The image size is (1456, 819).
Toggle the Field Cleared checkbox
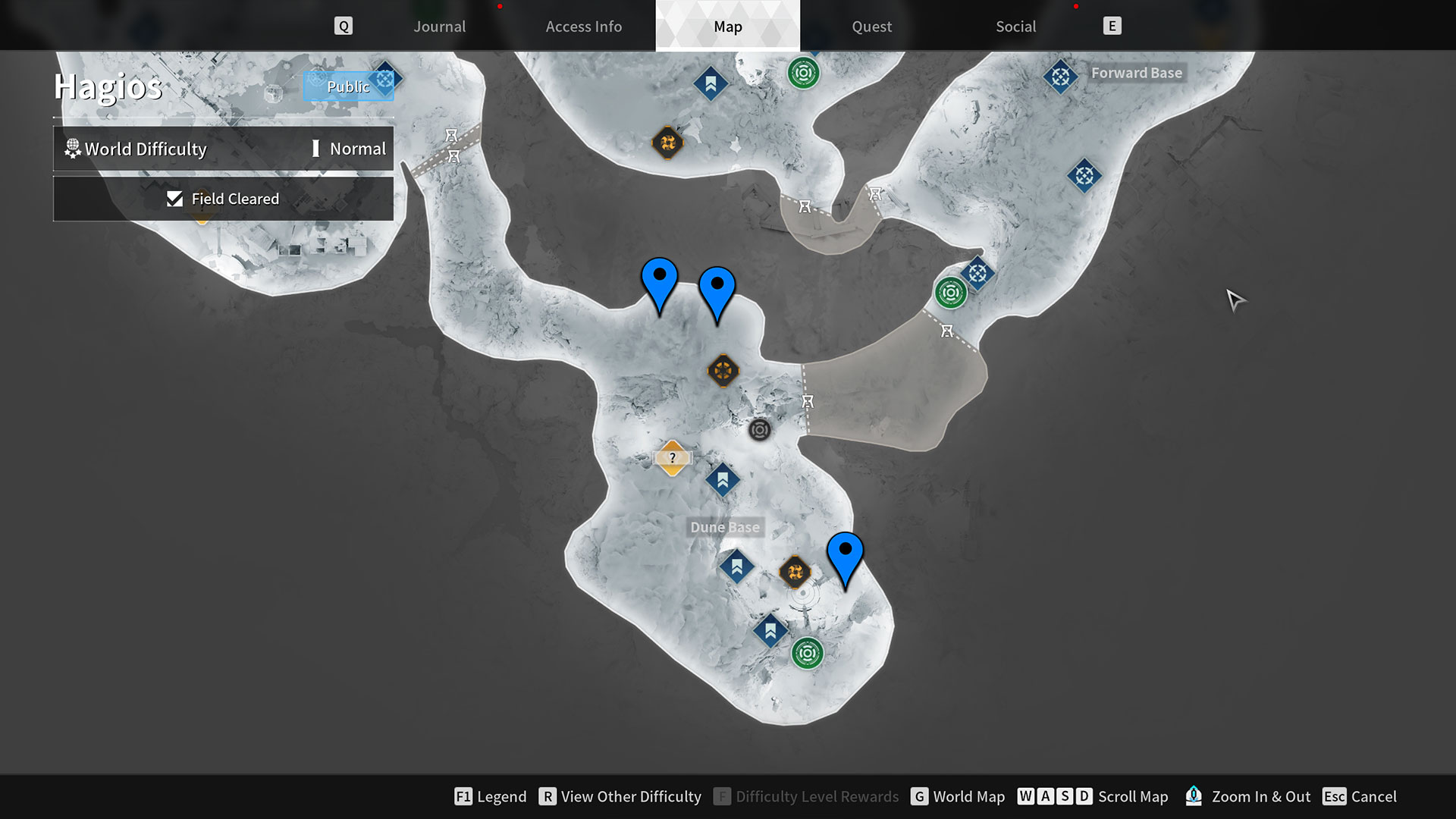click(175, 198)
